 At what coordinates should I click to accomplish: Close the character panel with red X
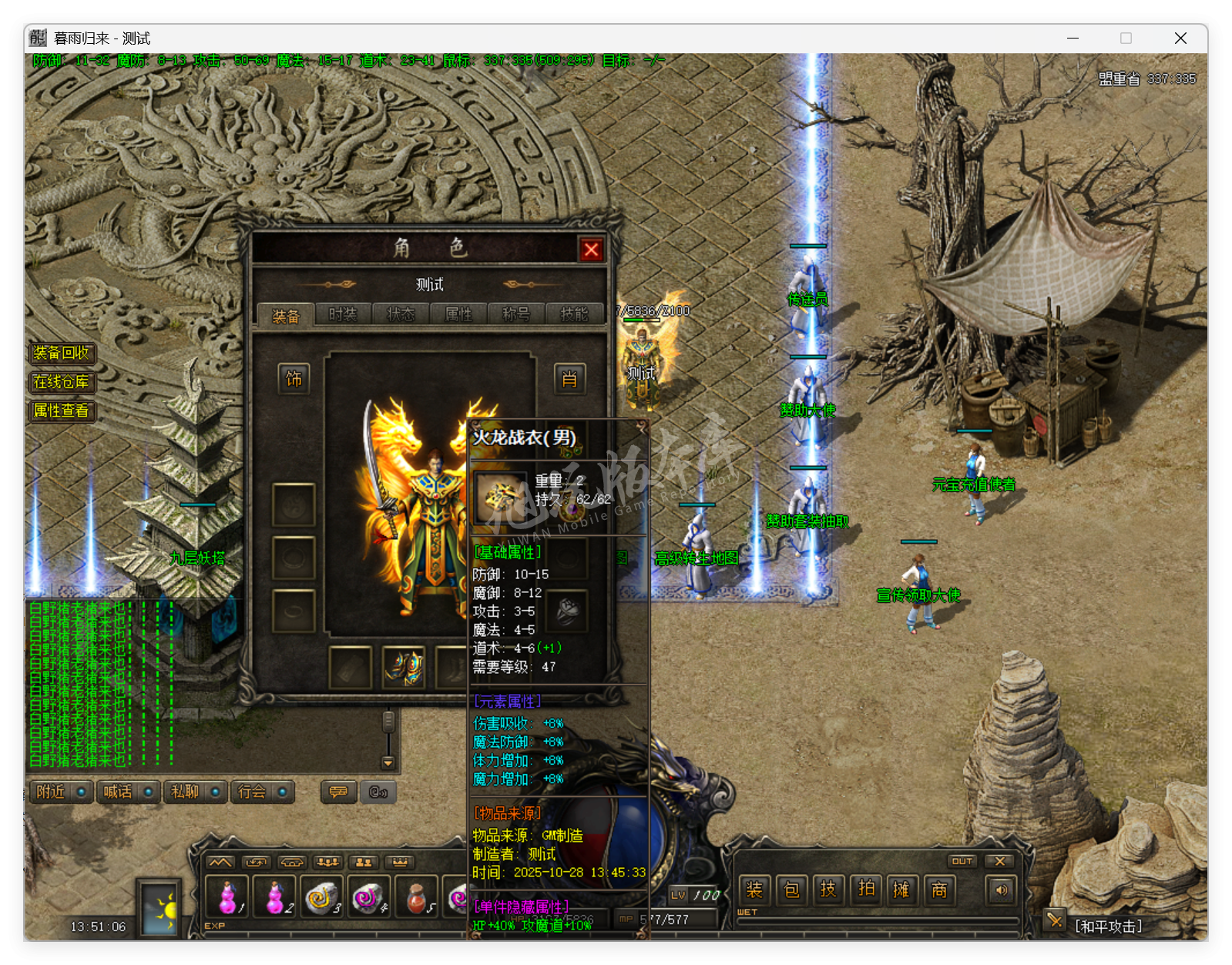591,250
